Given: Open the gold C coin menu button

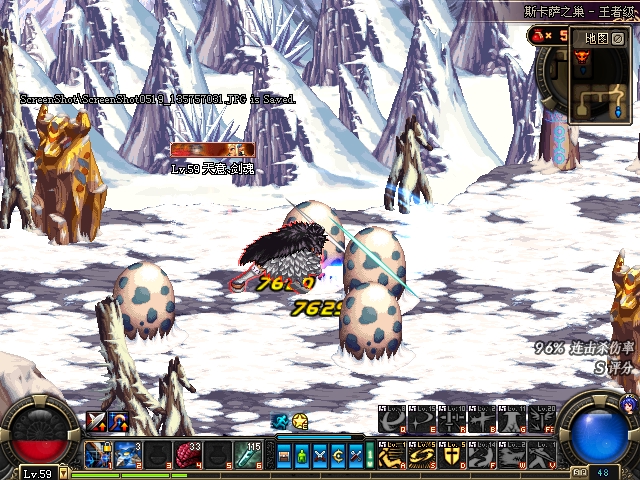Looking at the screenshot, I should pyautogui.click(x=337, y=457).
